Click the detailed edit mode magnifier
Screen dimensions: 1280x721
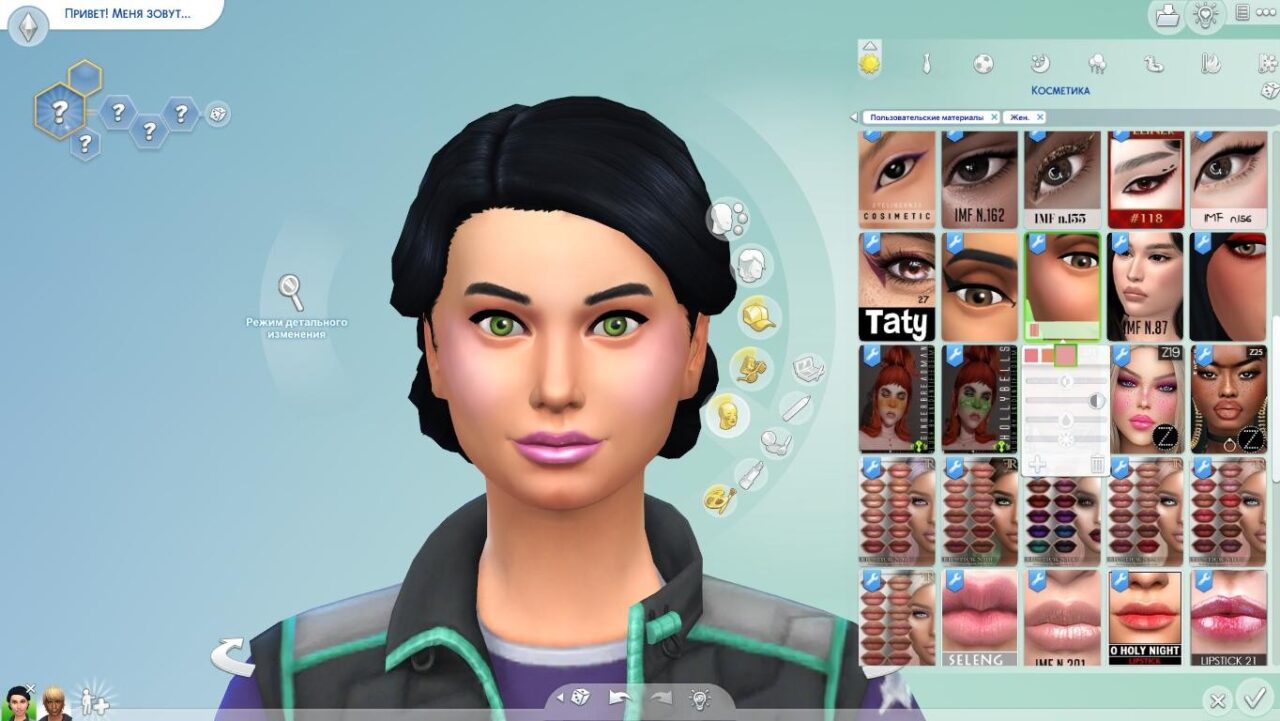pos(290,292)
